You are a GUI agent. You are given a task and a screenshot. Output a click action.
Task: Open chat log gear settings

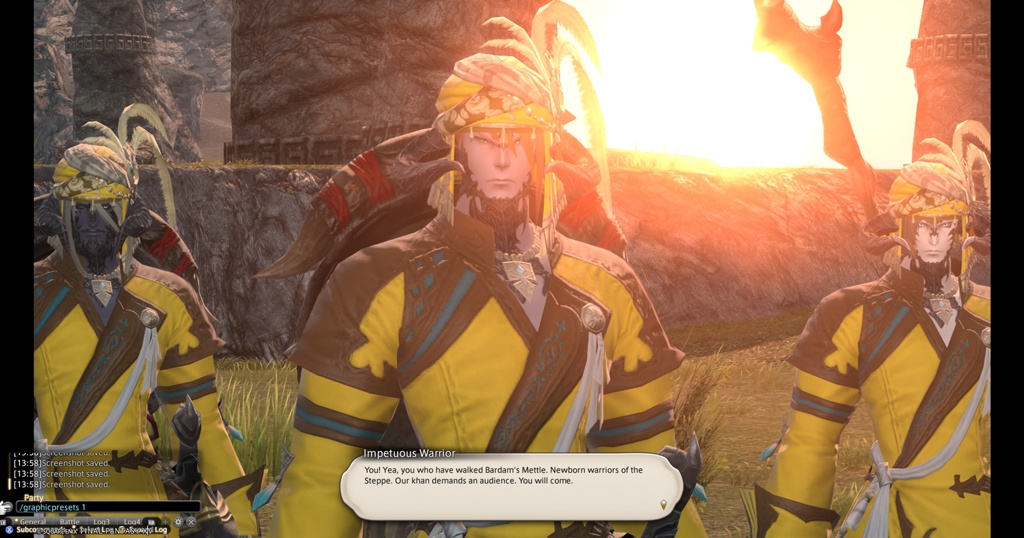point(178,521)
